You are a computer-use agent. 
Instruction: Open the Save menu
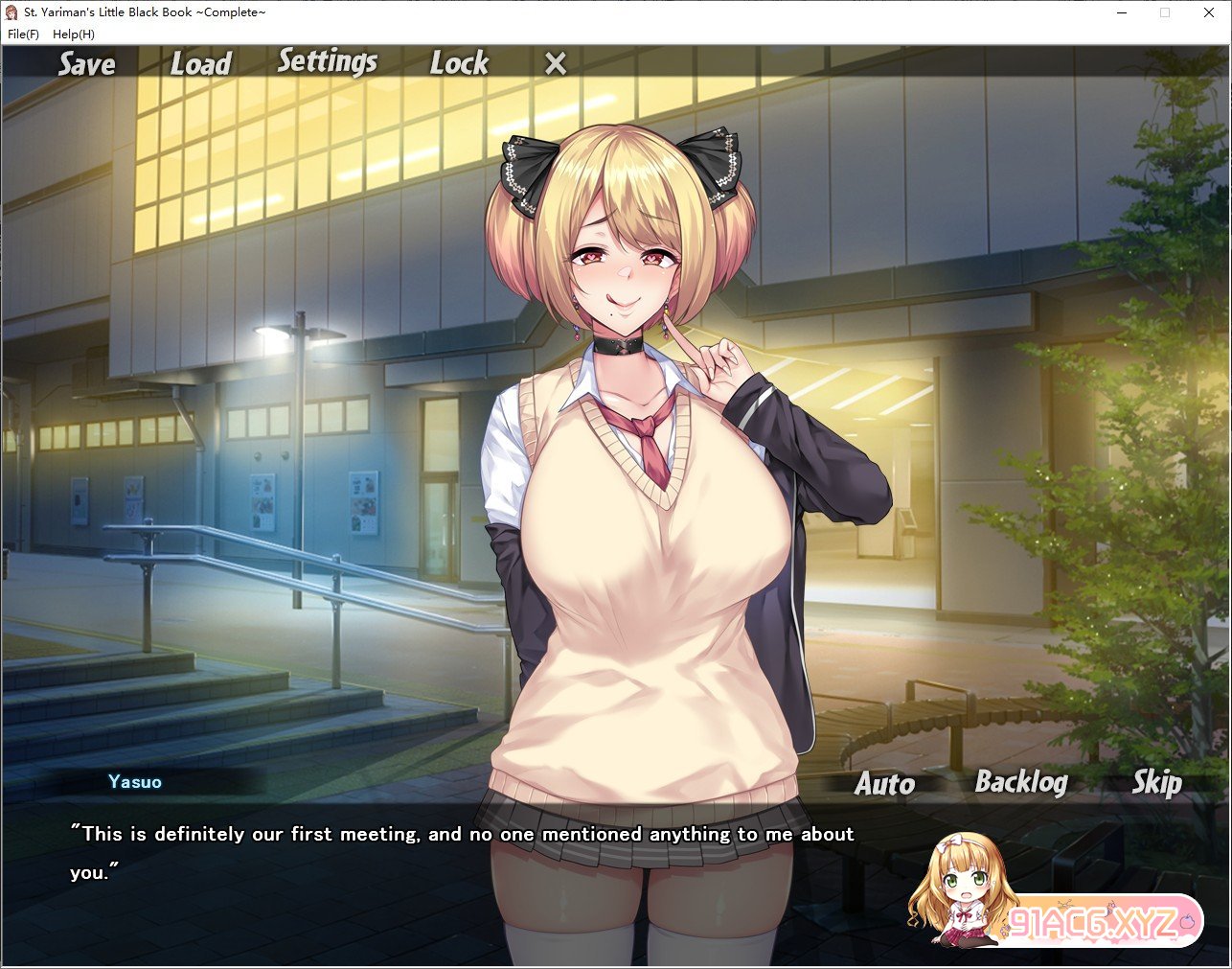tap(86, 64)
